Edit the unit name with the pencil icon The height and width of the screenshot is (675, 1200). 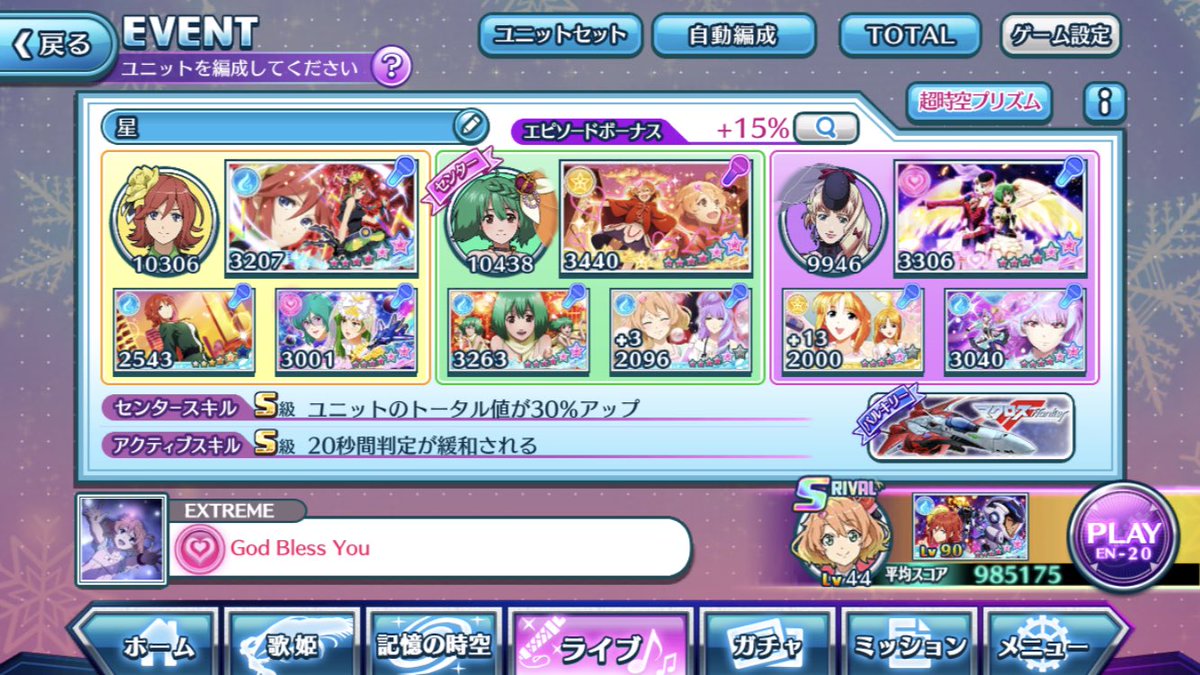[469, 126]
